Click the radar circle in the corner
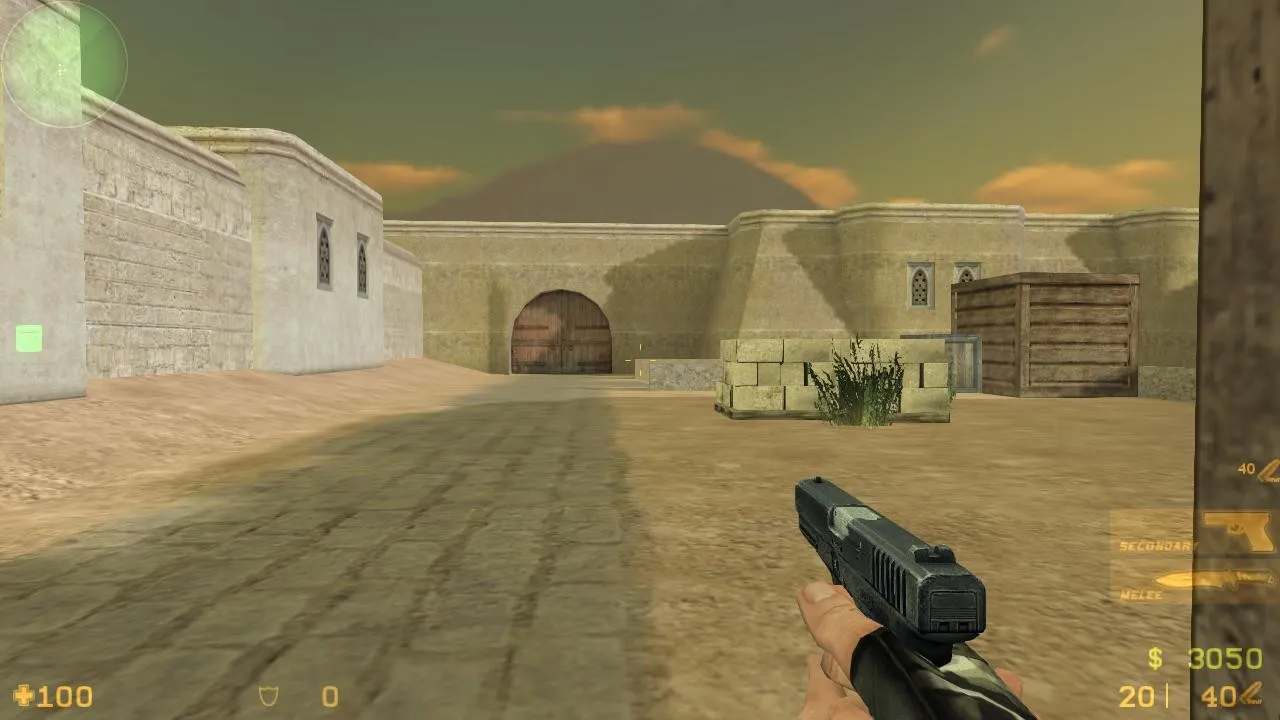Screen dimensions: 1280x720 (62, 65)
